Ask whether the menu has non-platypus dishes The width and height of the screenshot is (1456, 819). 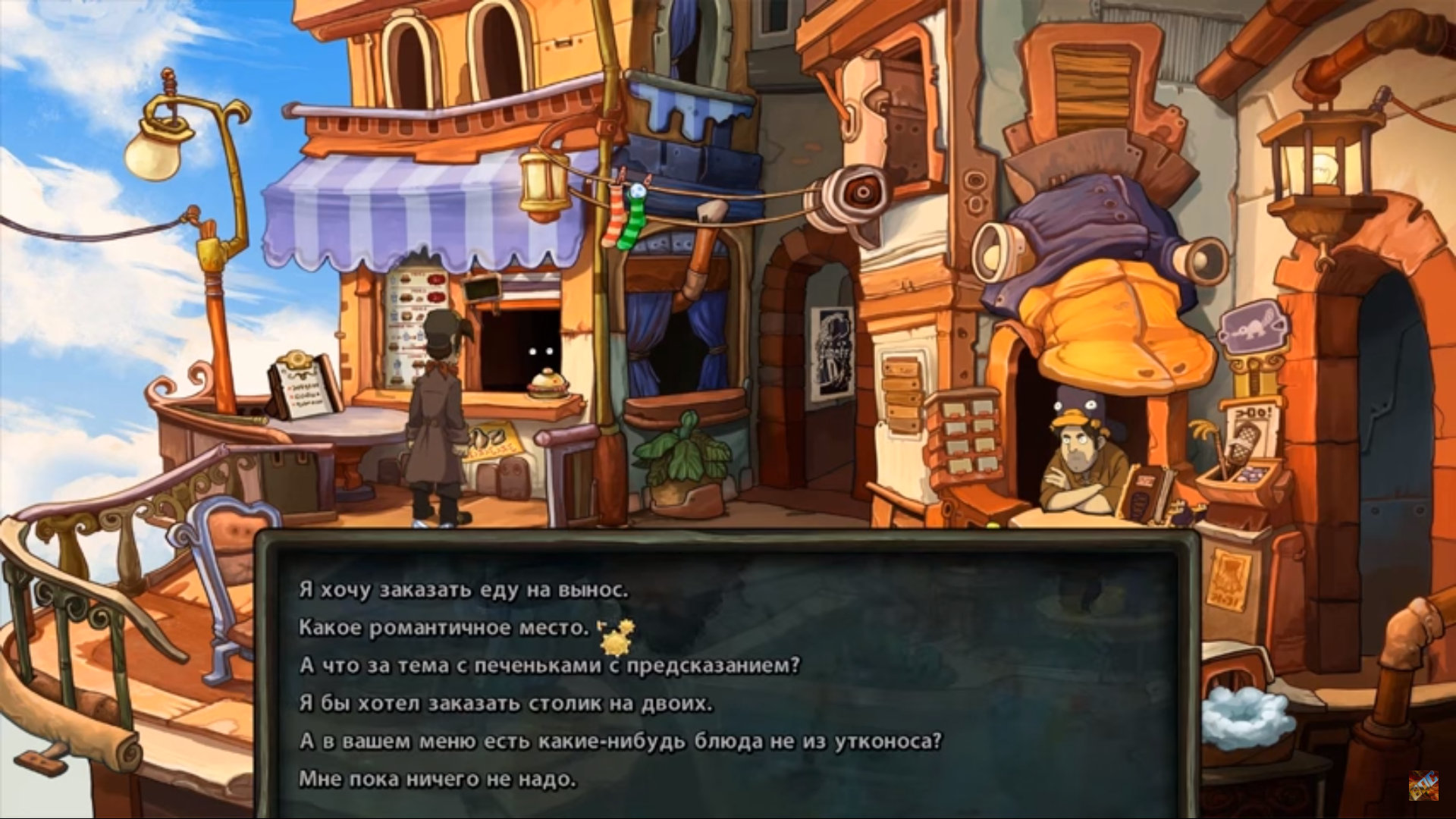(x=620, y=741)
